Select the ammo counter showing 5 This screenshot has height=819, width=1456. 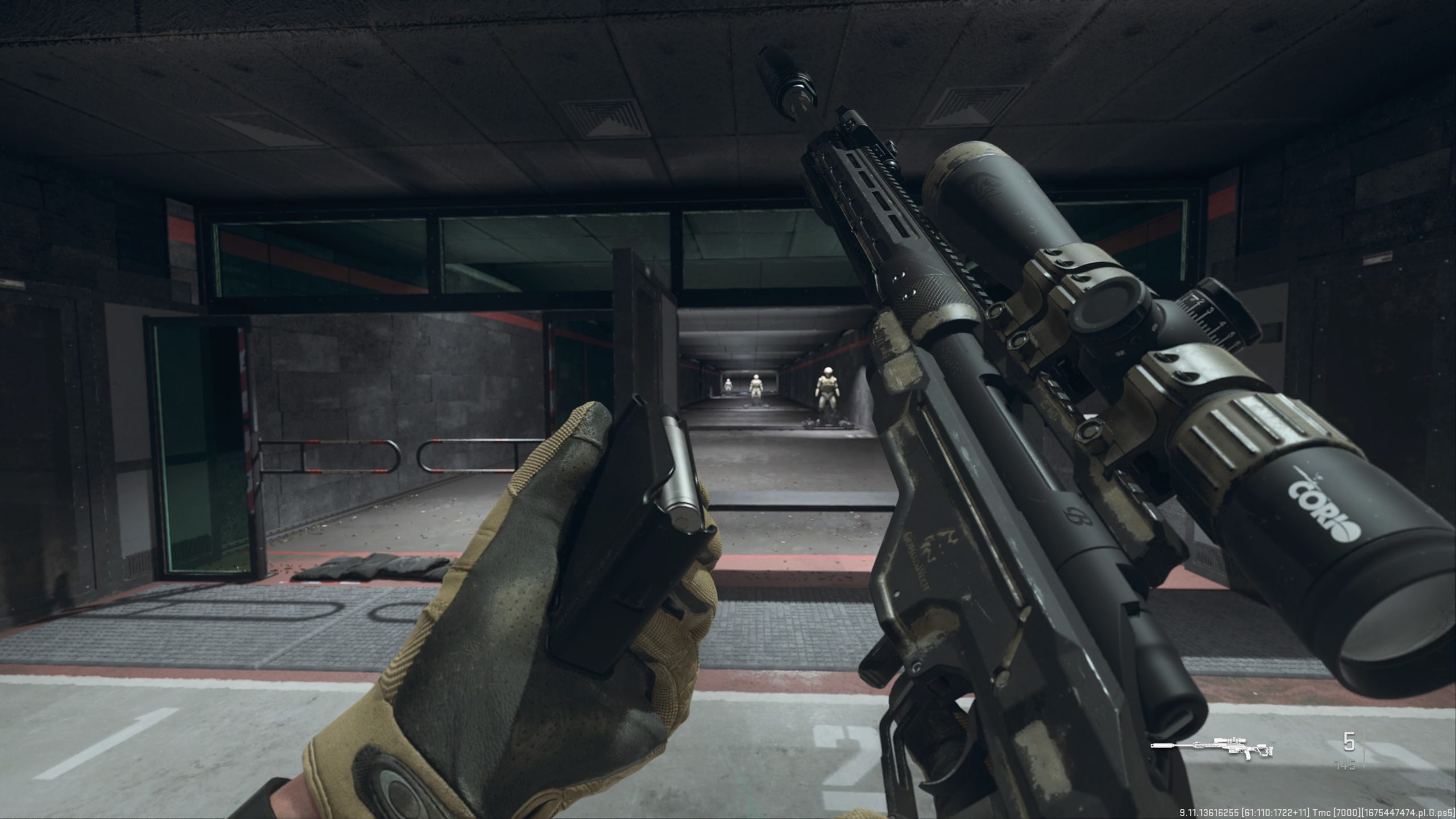1350,741
